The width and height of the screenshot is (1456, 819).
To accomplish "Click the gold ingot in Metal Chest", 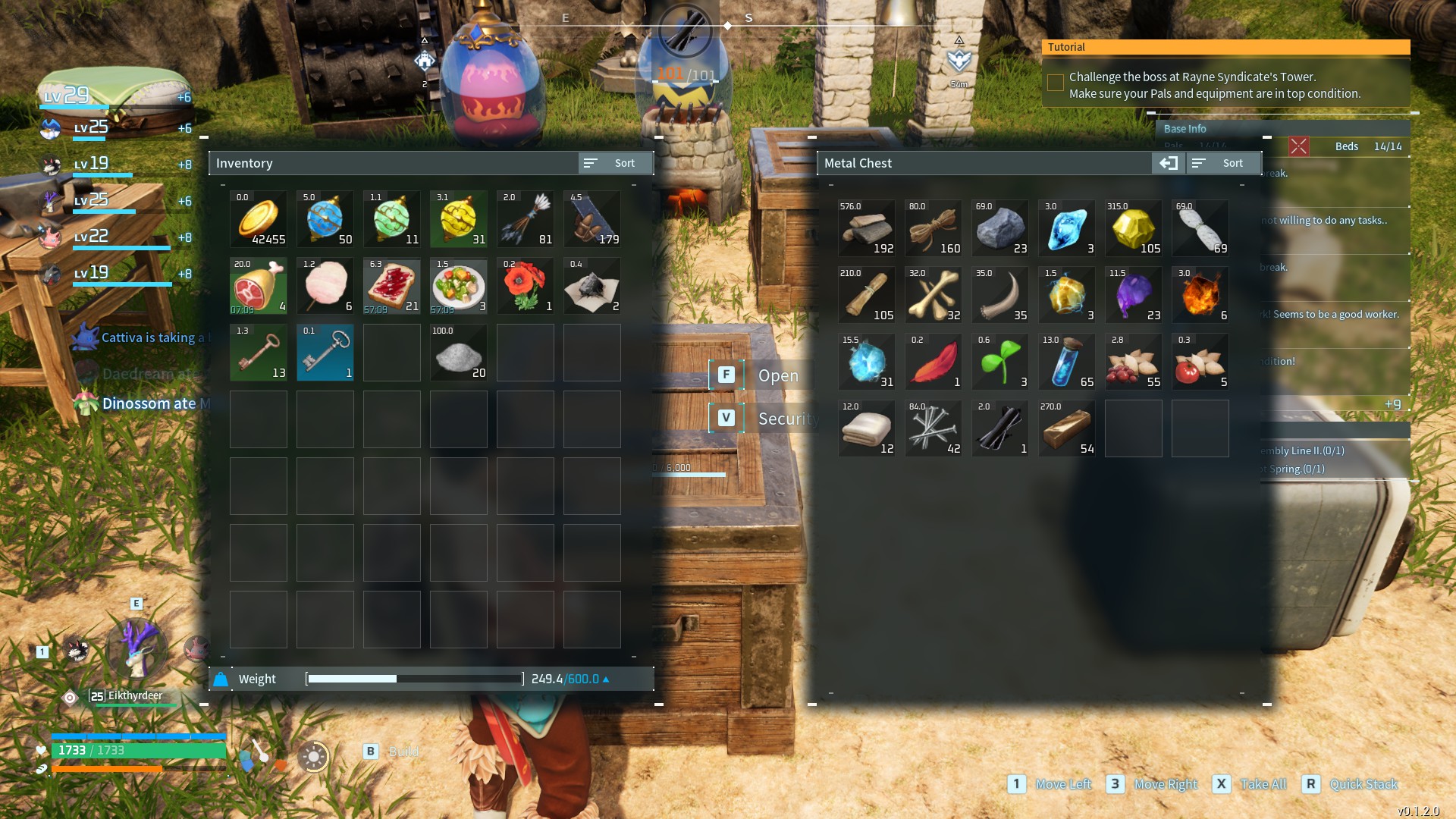I will pyautogui.click(x=1066, y=428).
